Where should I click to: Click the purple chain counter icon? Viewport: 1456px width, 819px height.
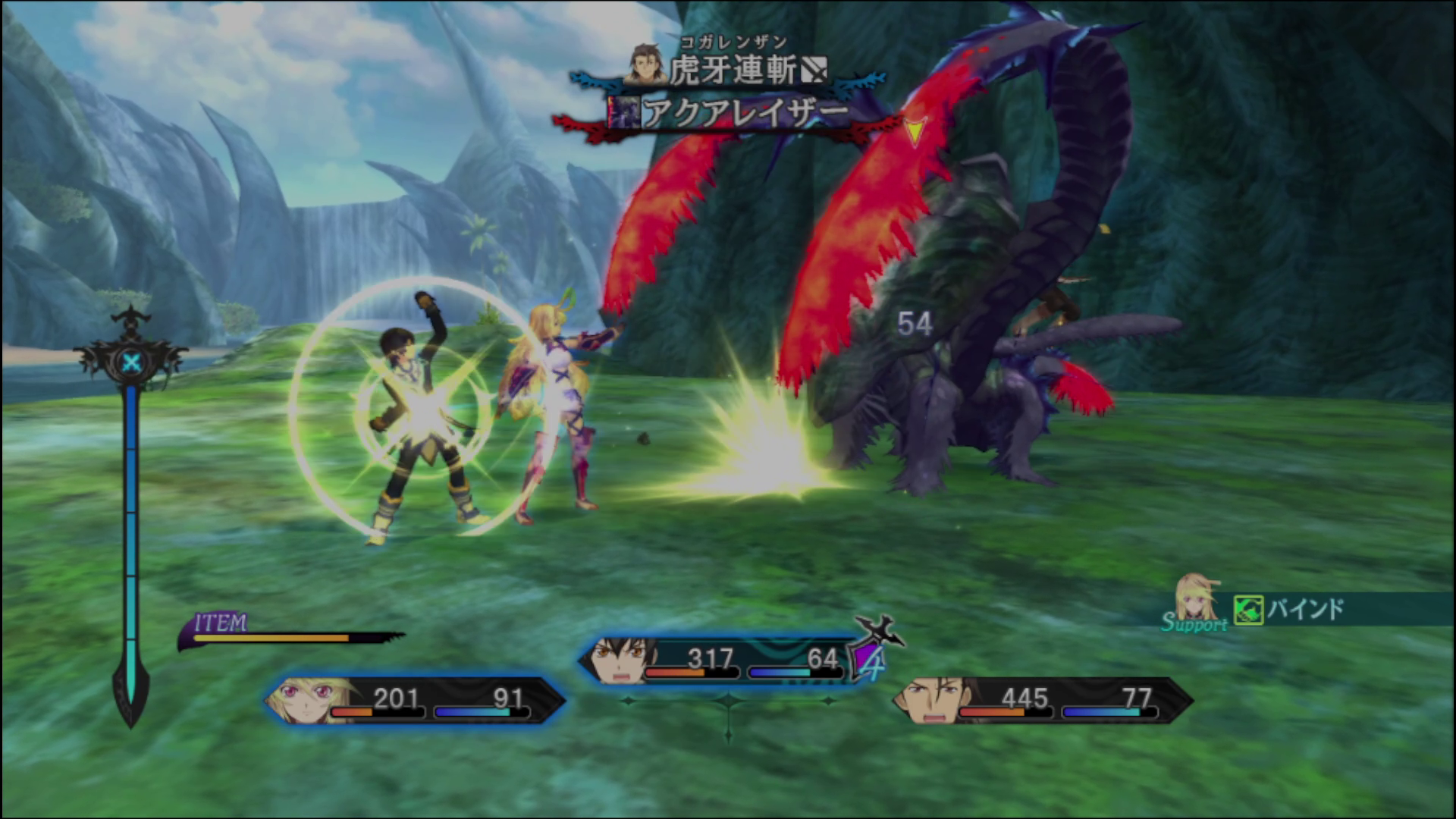870,661
